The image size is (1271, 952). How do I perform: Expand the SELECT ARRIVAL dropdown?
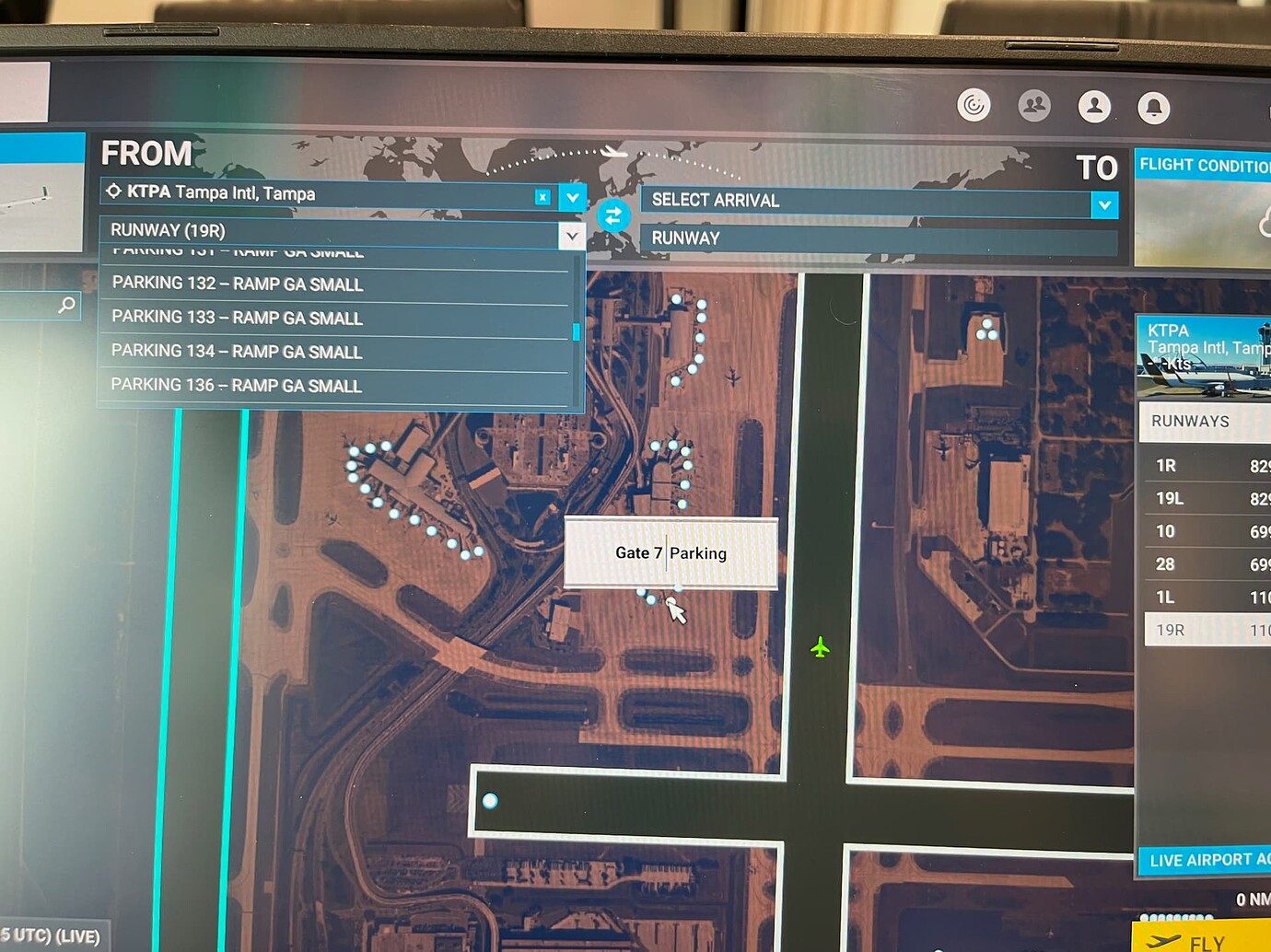[1104, 204]
